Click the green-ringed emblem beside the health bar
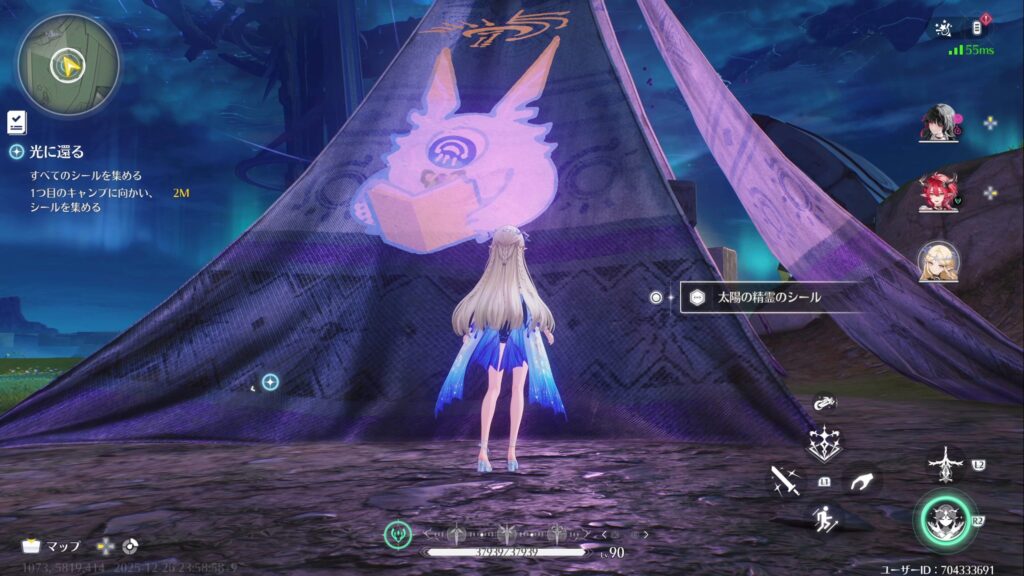 (398, 534)
